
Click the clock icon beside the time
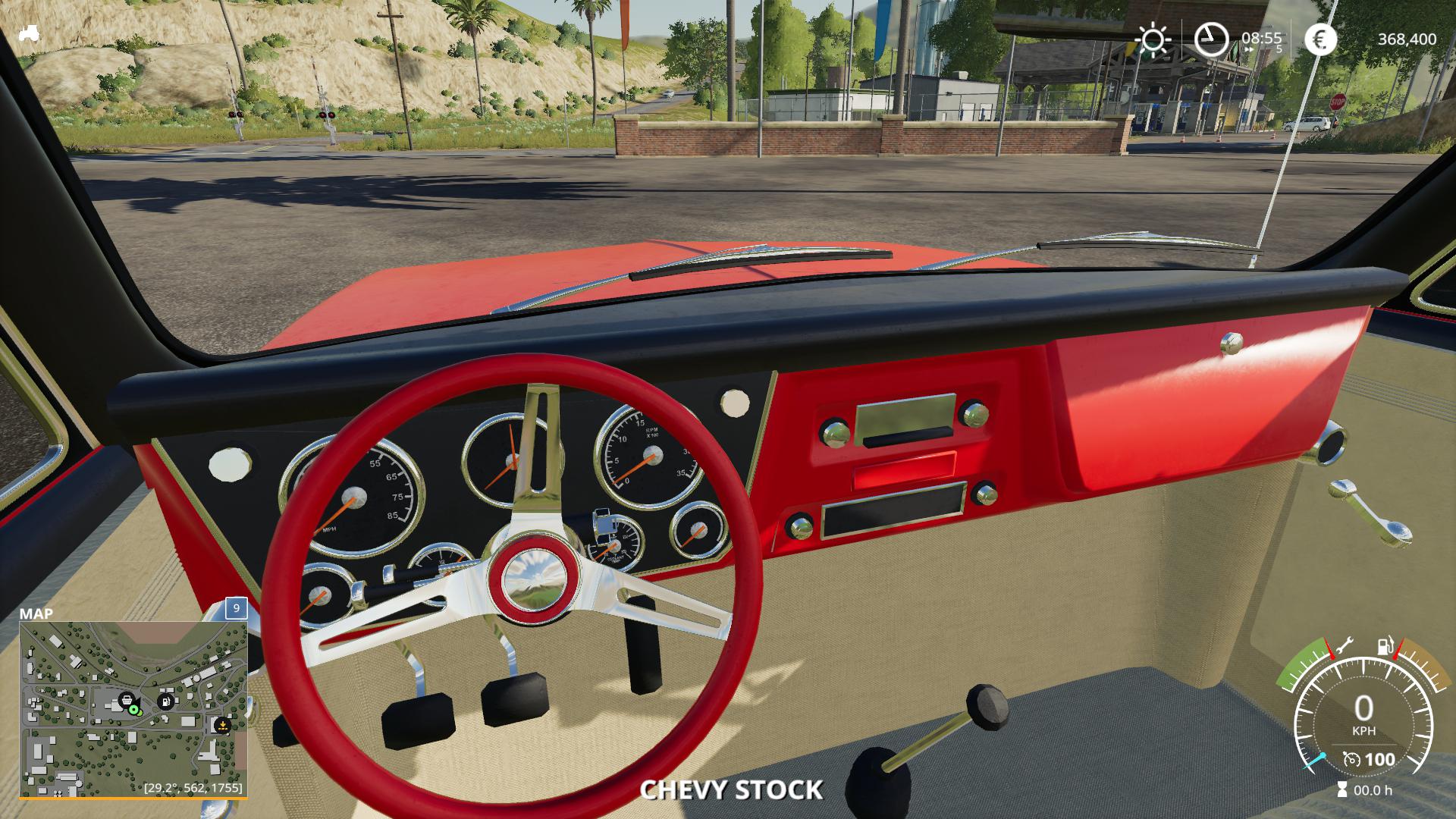(1211, 39)
